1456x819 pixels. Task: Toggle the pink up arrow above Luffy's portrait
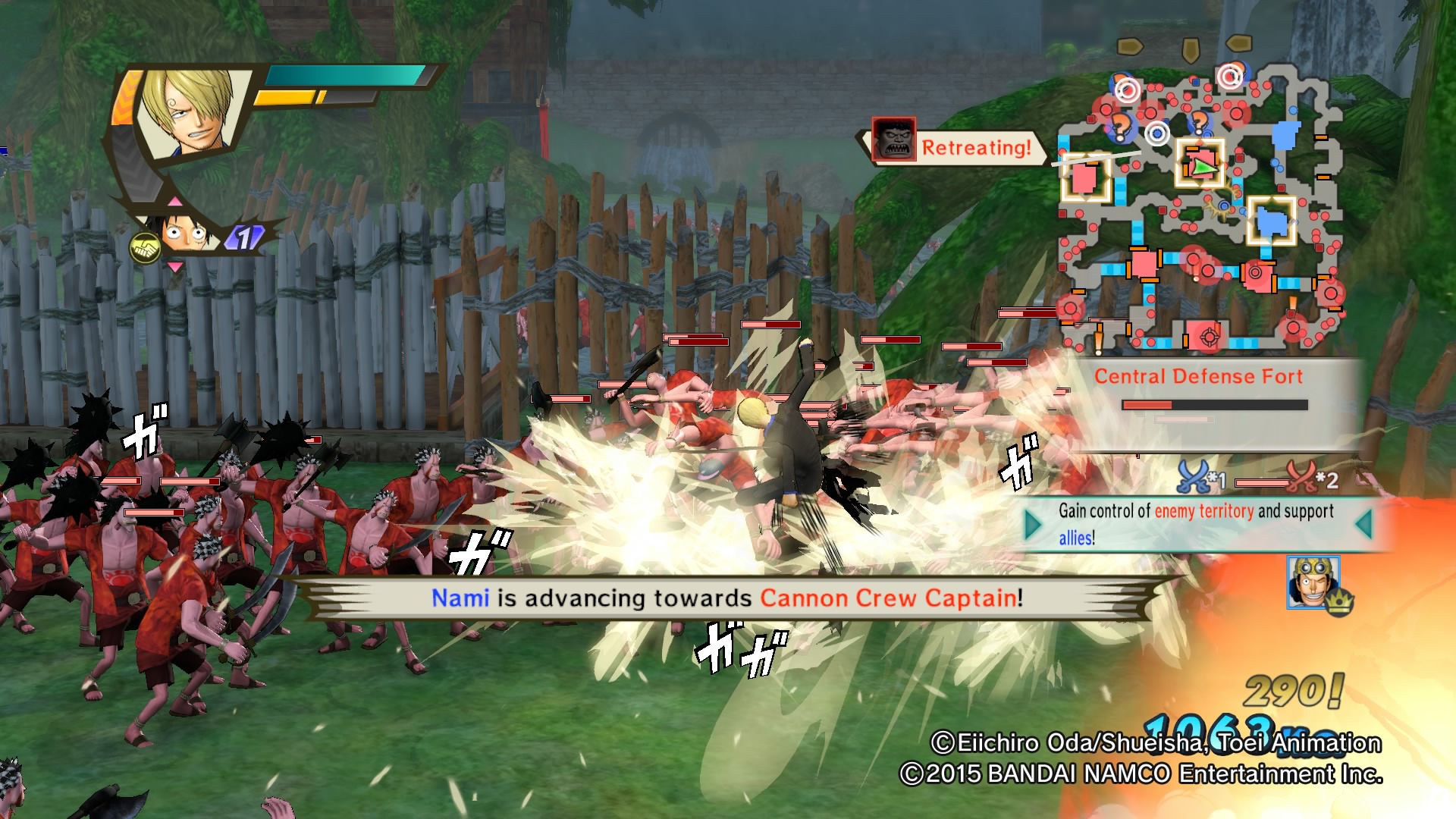click(175, 200)
